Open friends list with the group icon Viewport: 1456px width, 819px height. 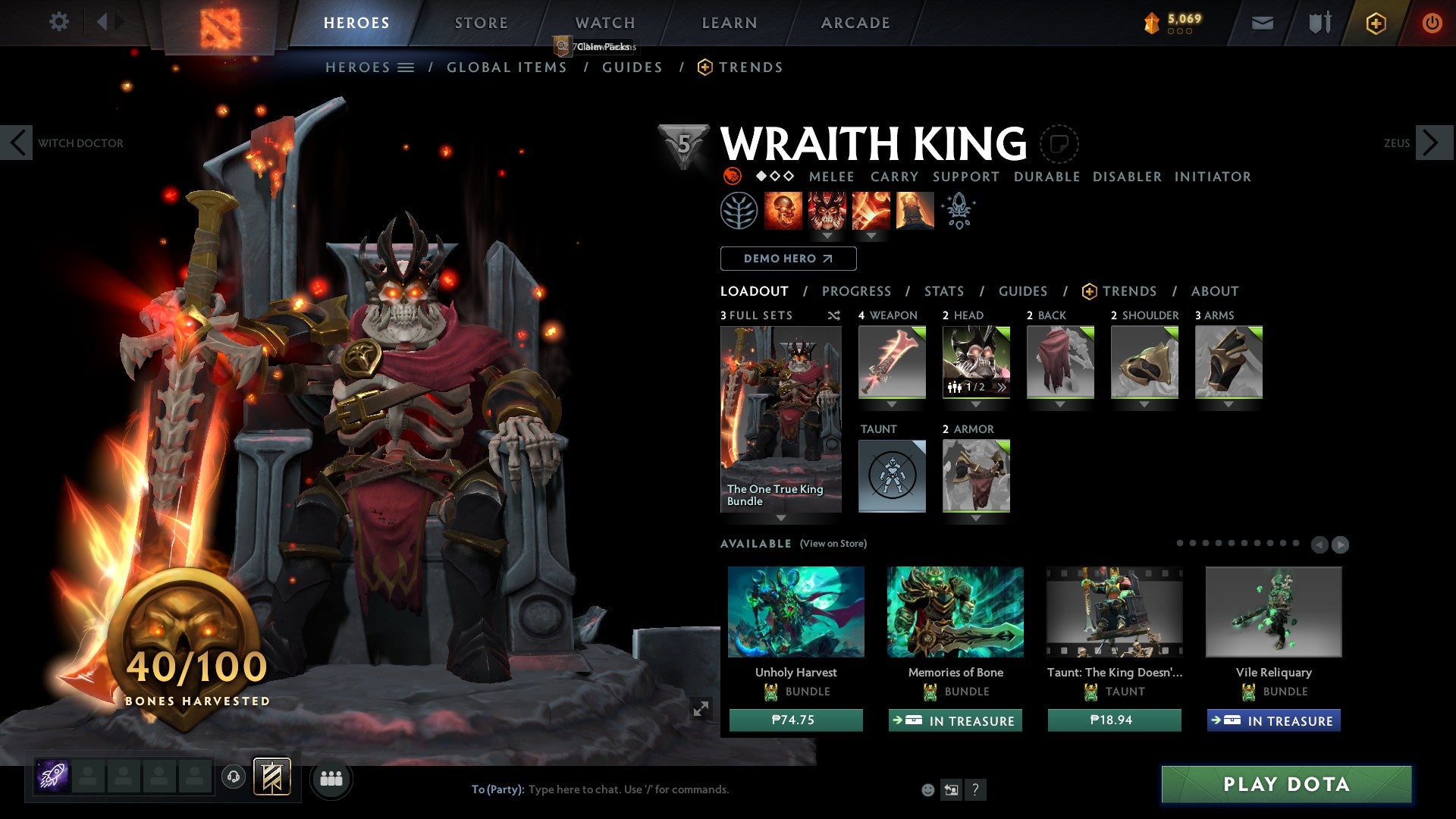[x=331, y=778]
